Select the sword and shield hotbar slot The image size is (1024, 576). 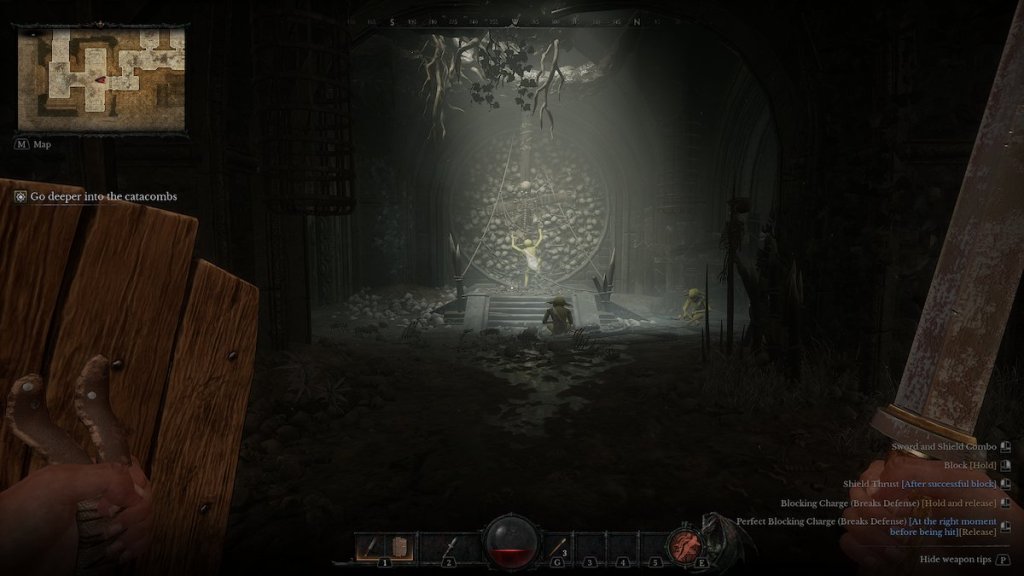pos(383,545)
